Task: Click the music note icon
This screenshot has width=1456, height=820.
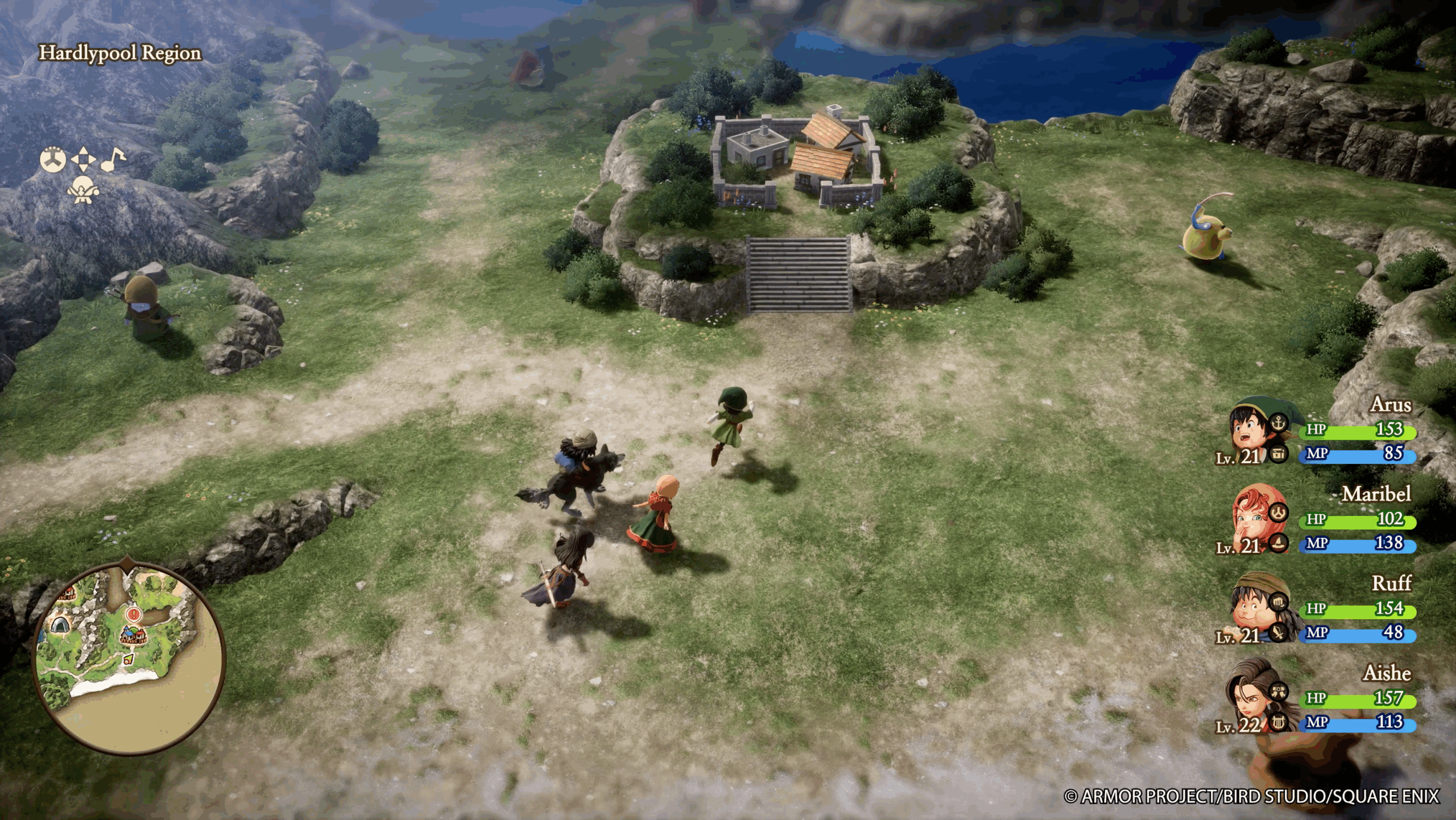Action: click(x=113, y=159)
